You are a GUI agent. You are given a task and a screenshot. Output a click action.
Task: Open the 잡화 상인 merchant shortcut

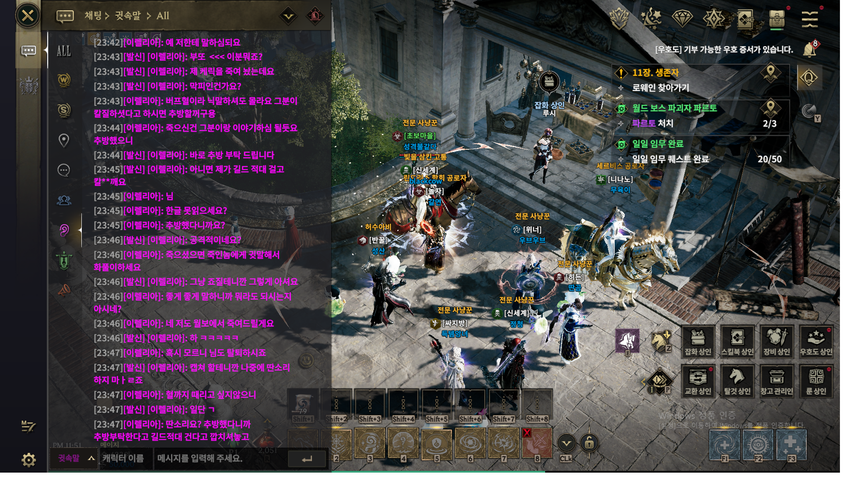tap(698, 341)
